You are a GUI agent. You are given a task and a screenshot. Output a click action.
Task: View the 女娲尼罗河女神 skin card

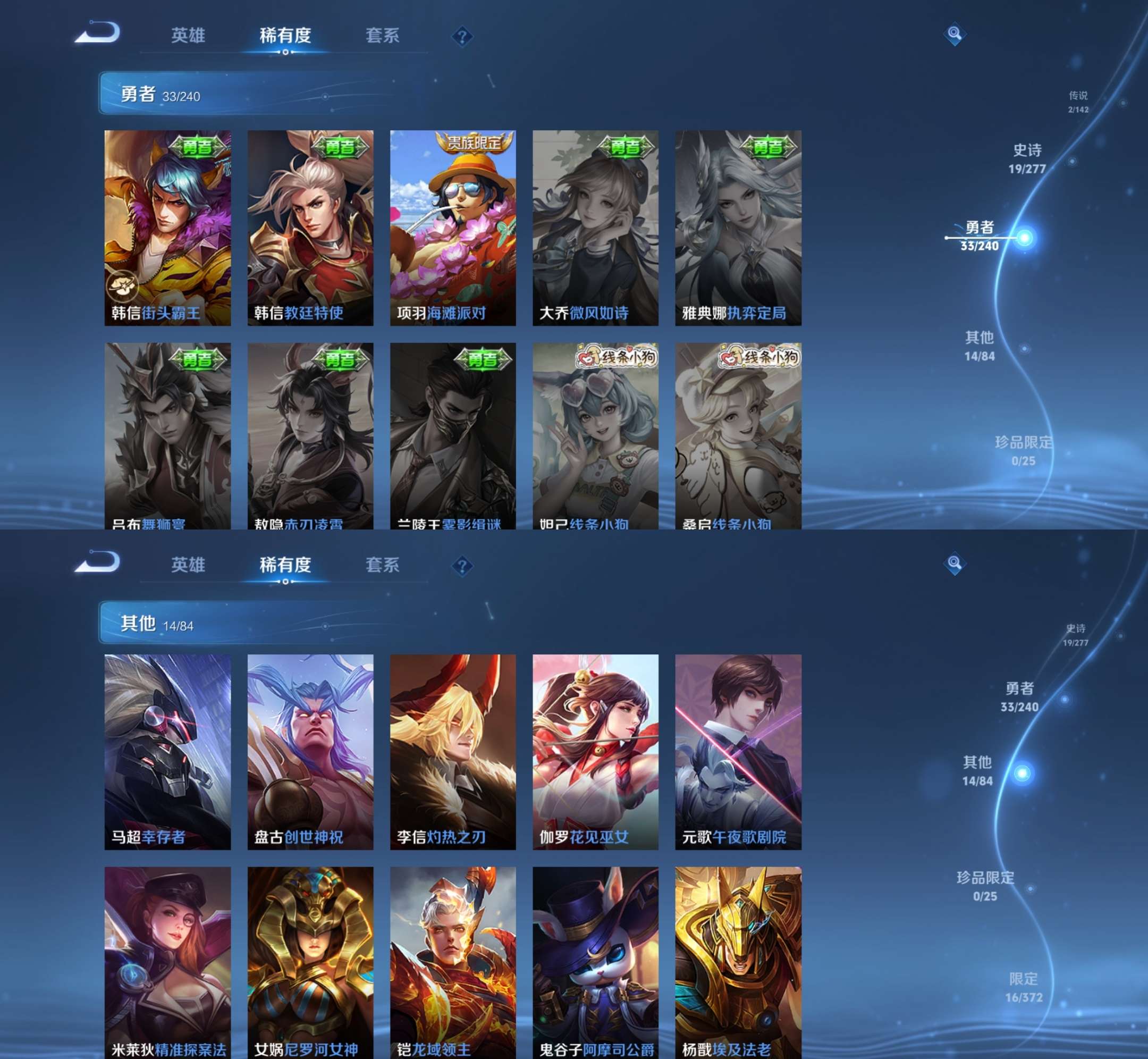click(x=310, y=963)
